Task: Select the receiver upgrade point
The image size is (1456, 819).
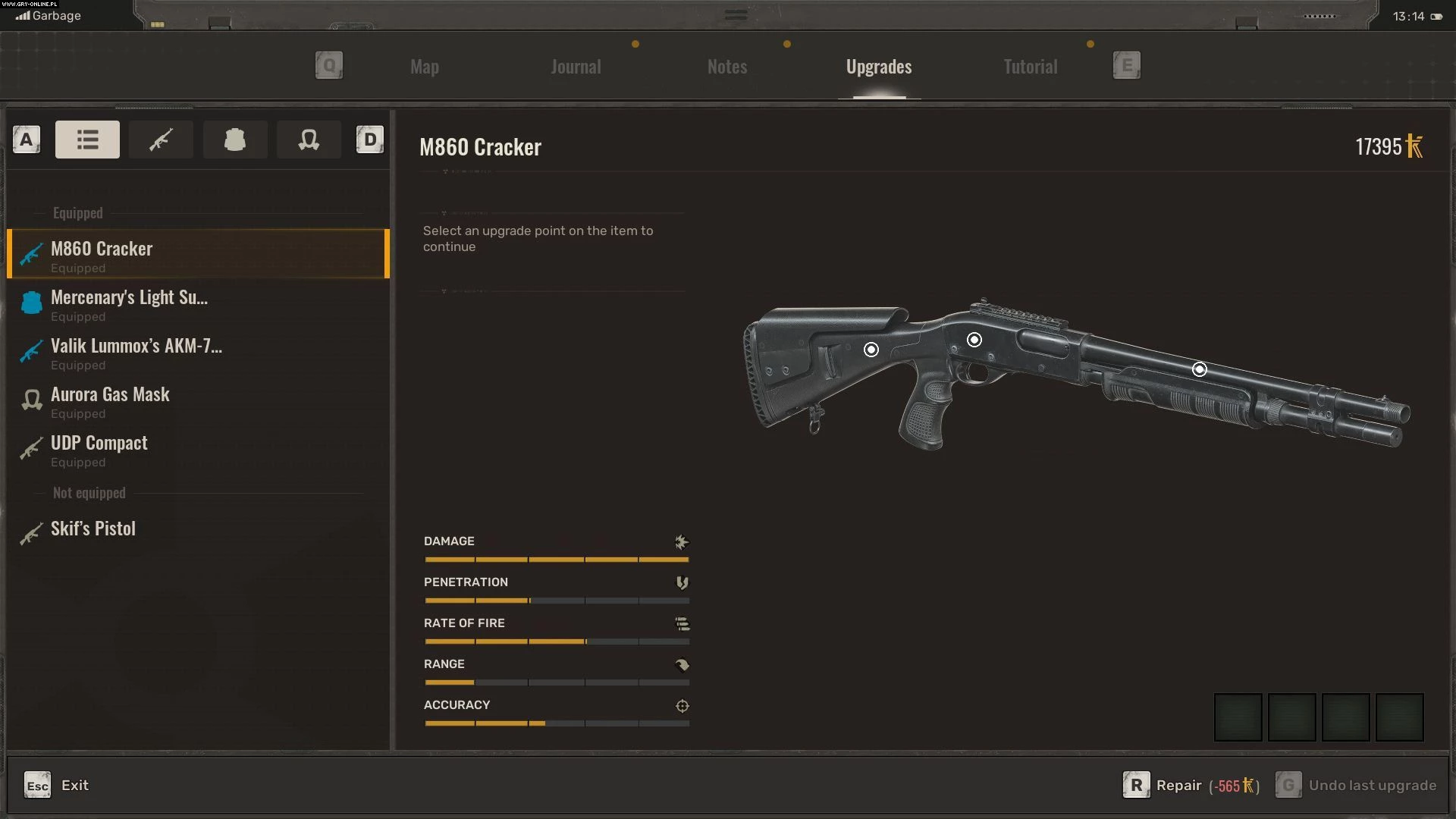Action: click(x=974, y=340)
